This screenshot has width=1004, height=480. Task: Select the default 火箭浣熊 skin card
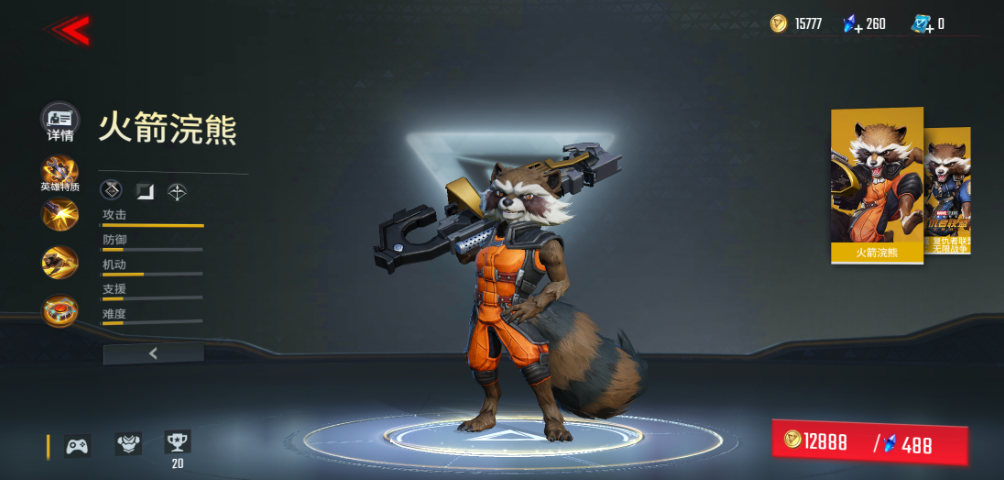877,186
